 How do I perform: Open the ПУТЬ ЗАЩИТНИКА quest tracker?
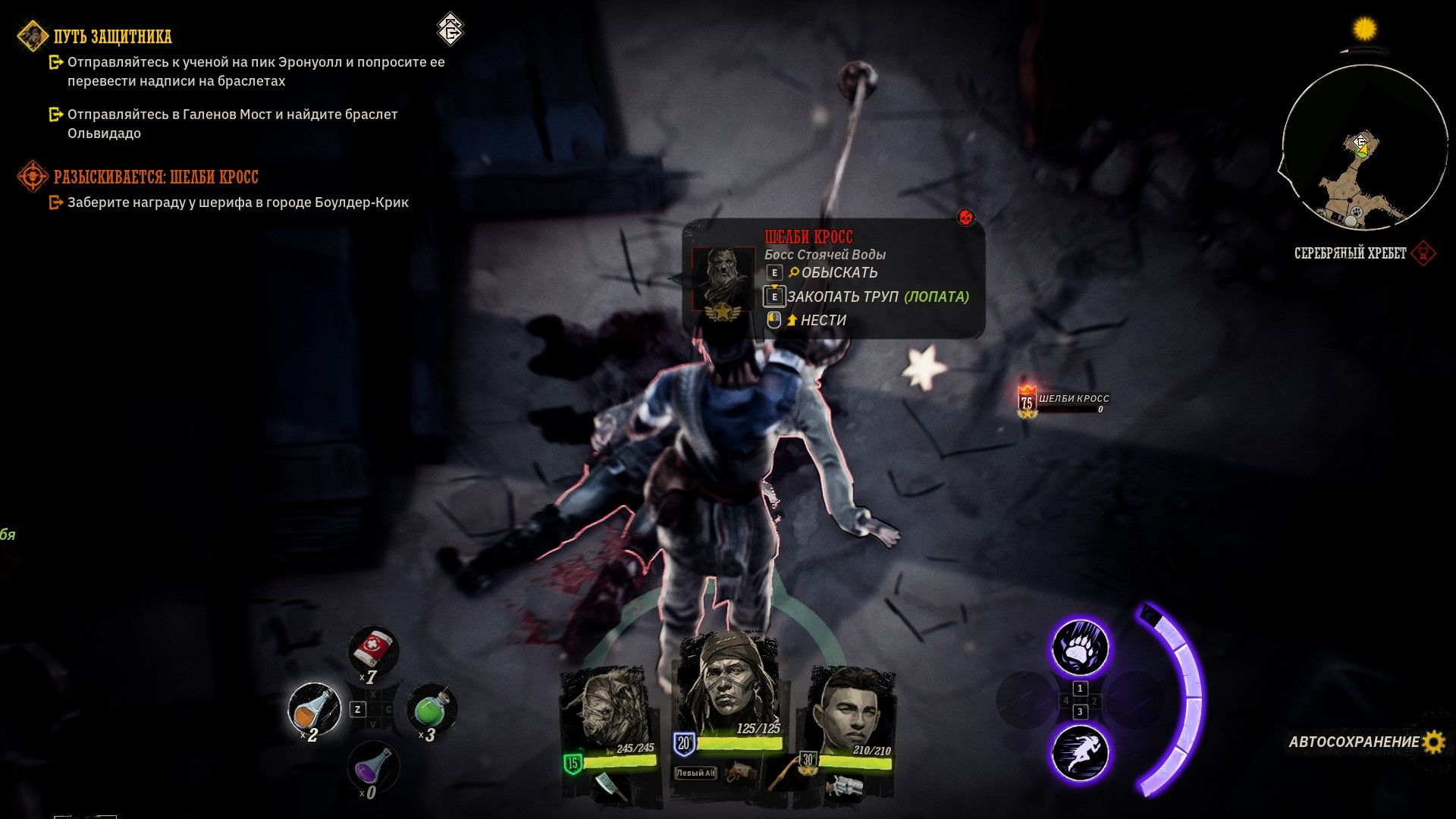[x=112, y=36]
